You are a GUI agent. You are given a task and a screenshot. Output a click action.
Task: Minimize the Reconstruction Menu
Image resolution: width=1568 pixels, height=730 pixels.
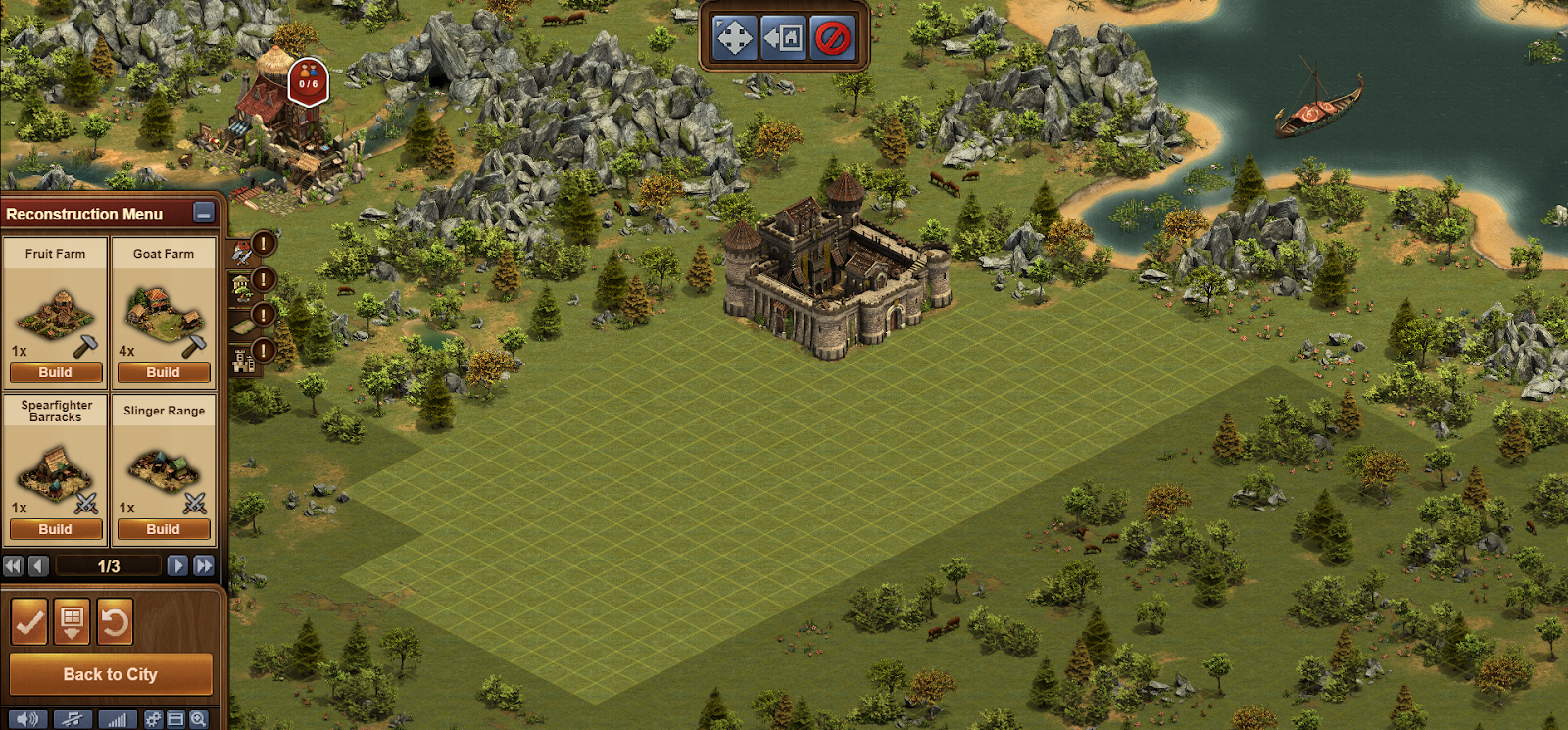click(204, 213)
